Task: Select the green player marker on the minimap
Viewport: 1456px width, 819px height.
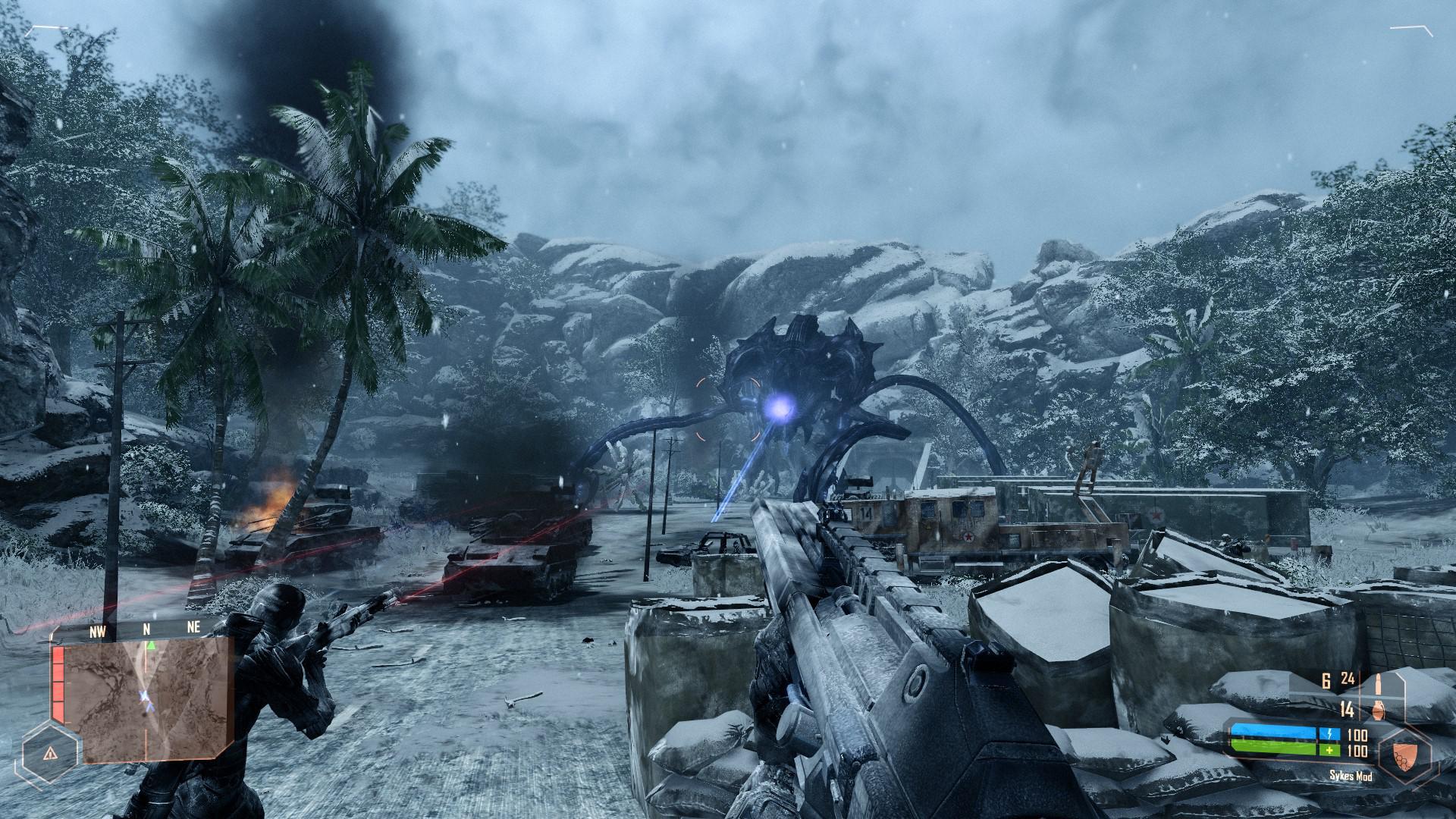Action: point(150,645)
